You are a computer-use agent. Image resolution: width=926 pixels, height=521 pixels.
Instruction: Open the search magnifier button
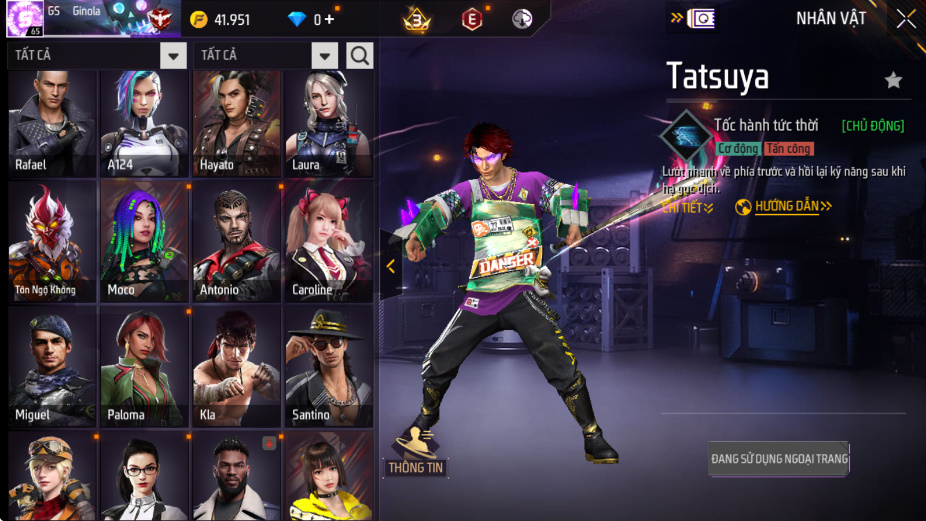[x=360, y=56]
